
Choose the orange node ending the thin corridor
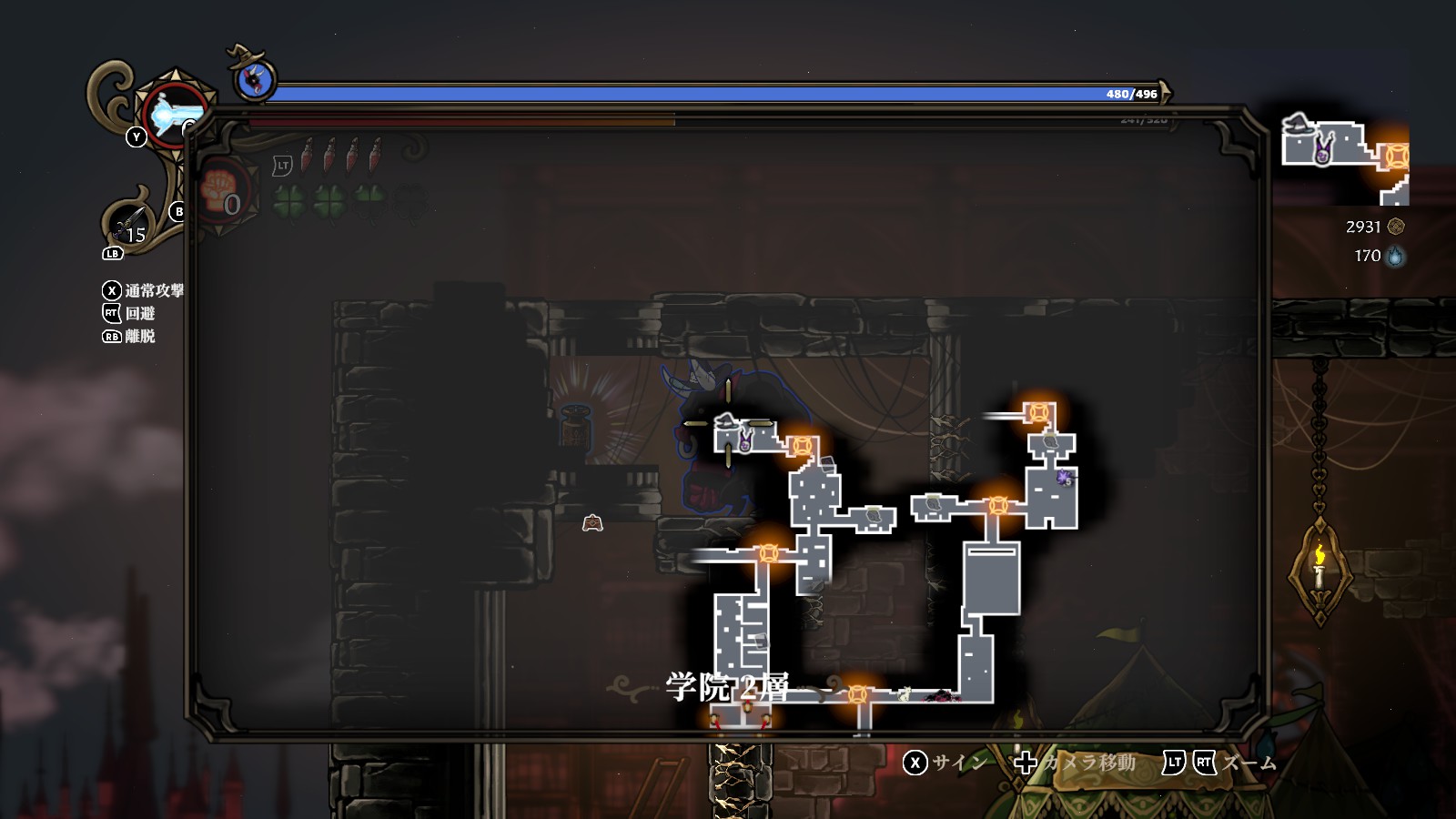[1038, 413]
